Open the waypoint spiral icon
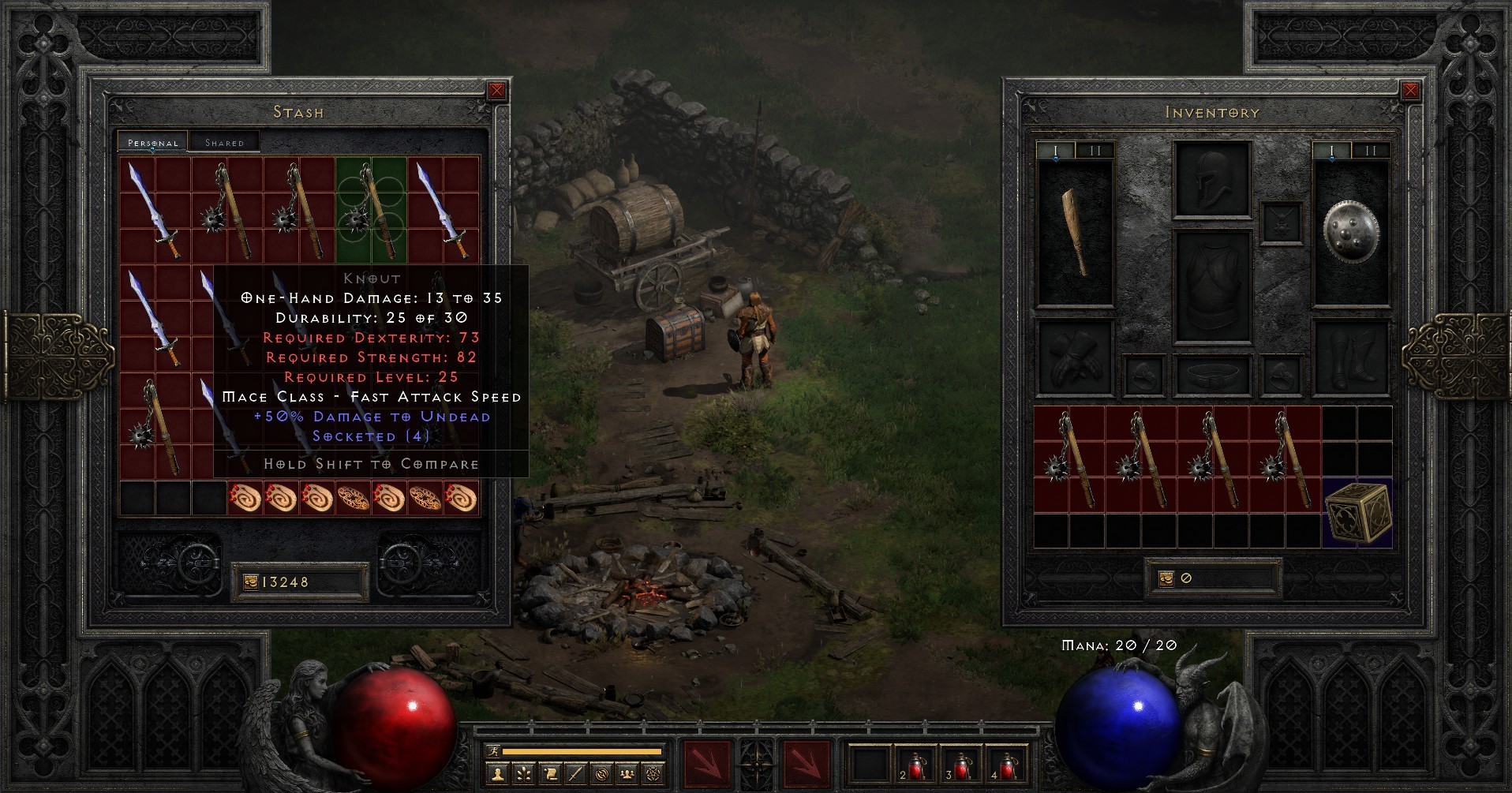The width and height of the screenshot is (1512, 793). tap(602, 776)
